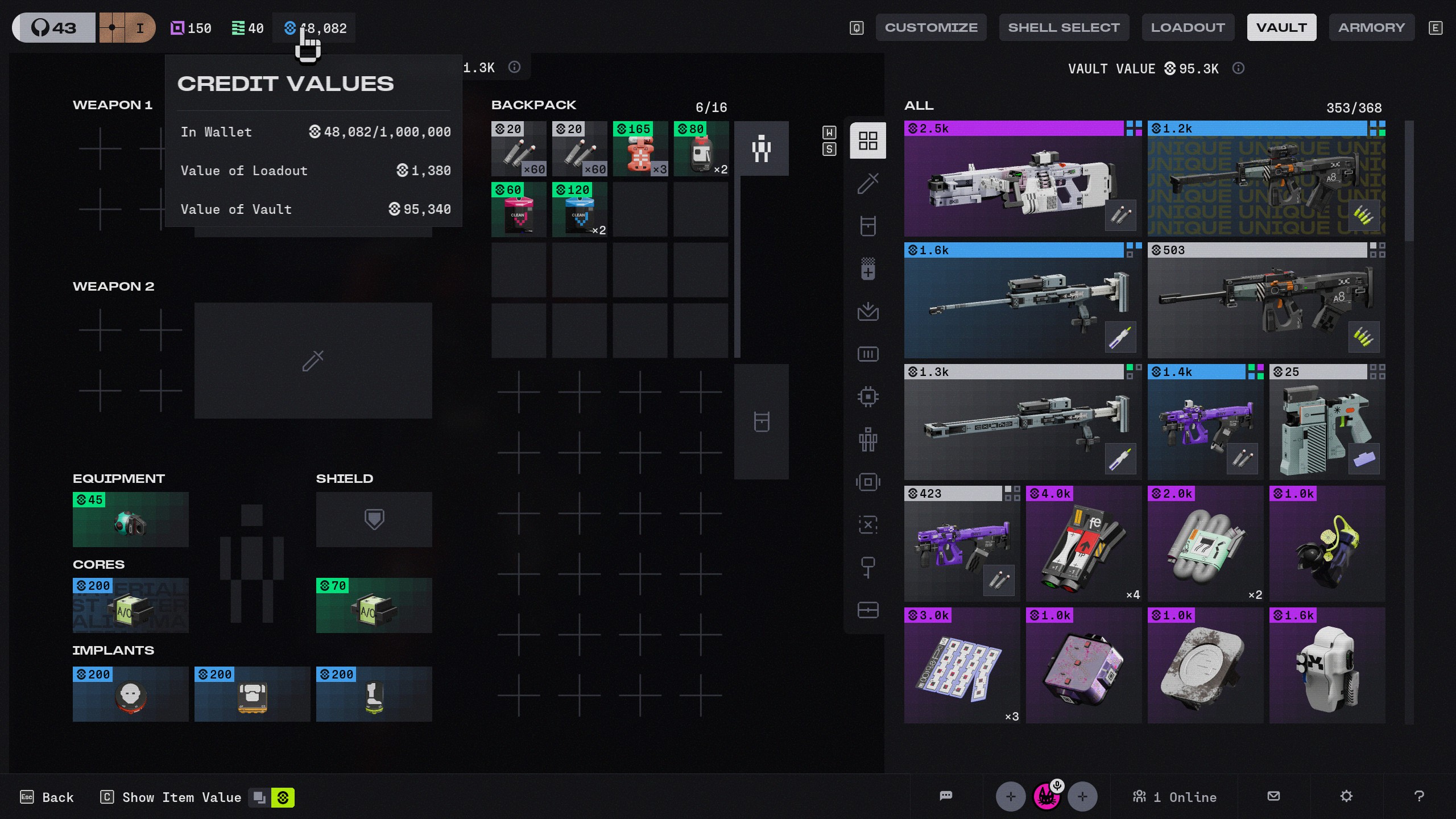The width and height of the screenshot is (1456, 819).
Task: Select the 45-credit equipment item
Action: click(130, 520)
